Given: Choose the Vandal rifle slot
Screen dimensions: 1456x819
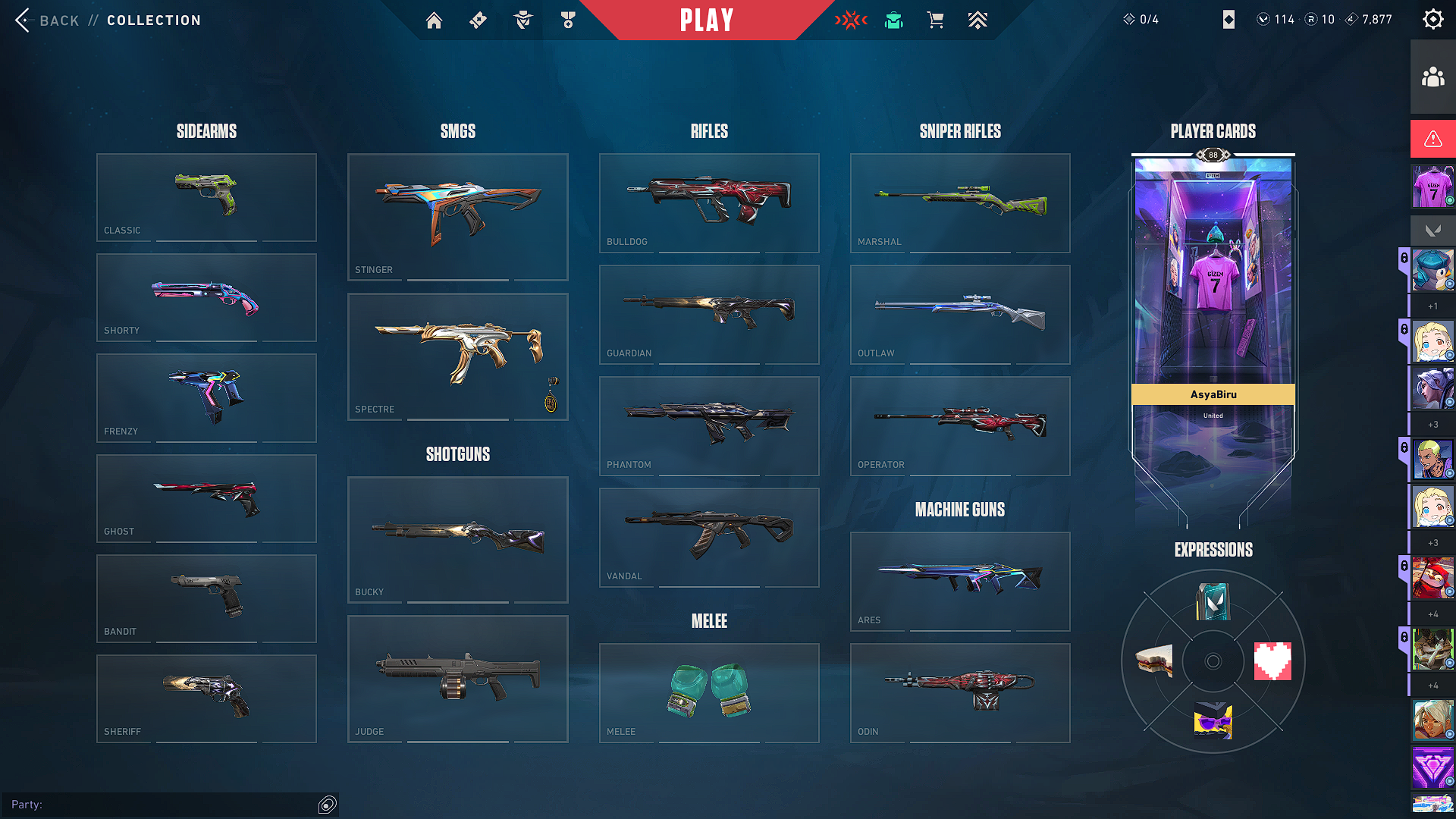Looking at the screenshot, I should [709, 537].
